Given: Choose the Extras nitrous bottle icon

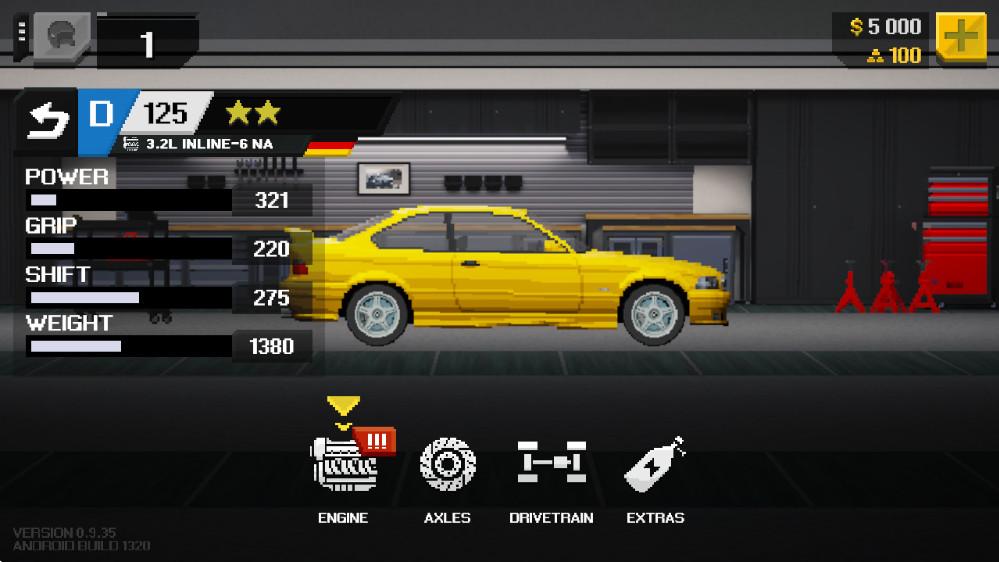Looking at the screenshot, I should (655, 465).
